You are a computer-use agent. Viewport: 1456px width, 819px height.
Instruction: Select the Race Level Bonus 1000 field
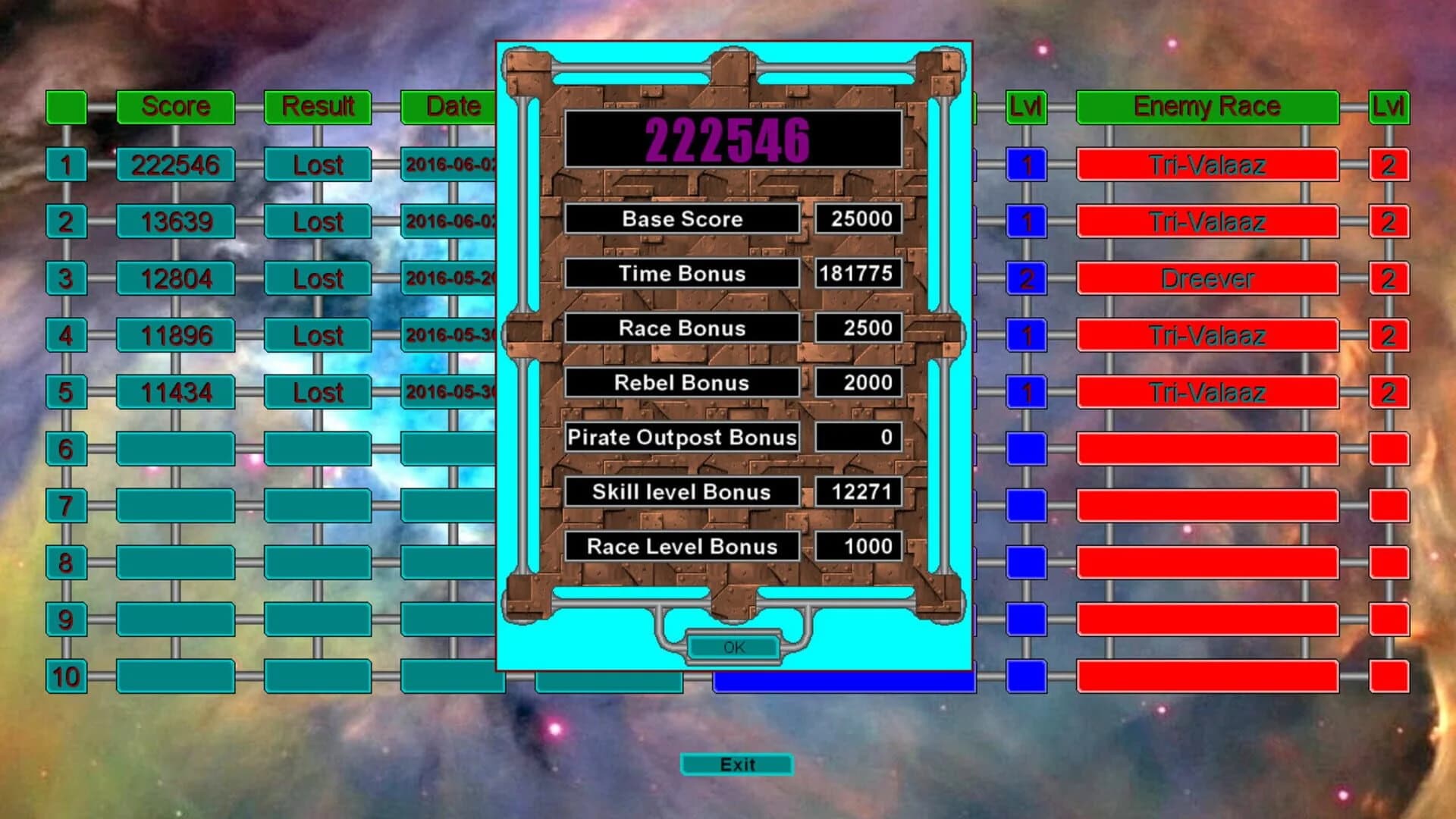coord(857,546)
